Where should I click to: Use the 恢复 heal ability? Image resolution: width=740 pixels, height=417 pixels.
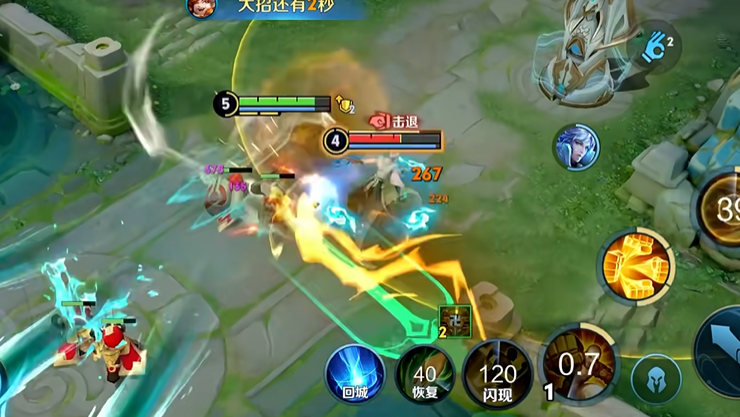click(x=426, y=375)
